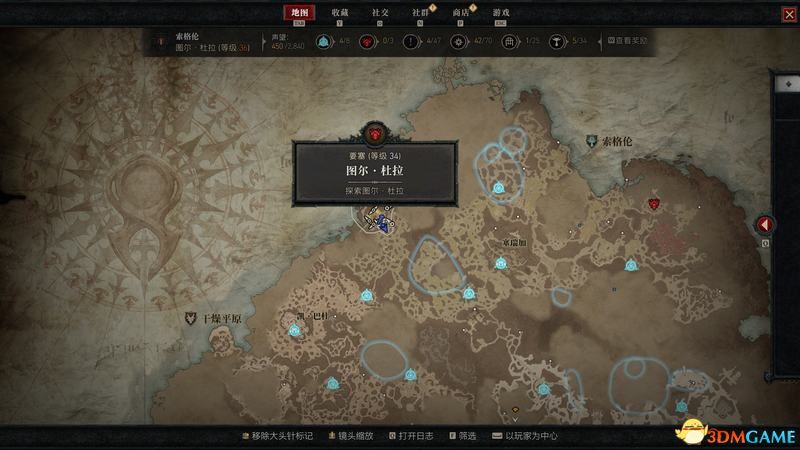The height and width of the screenshot is (450, 800).
Task: Open map filters with 筛选
Action: point(466,436)
